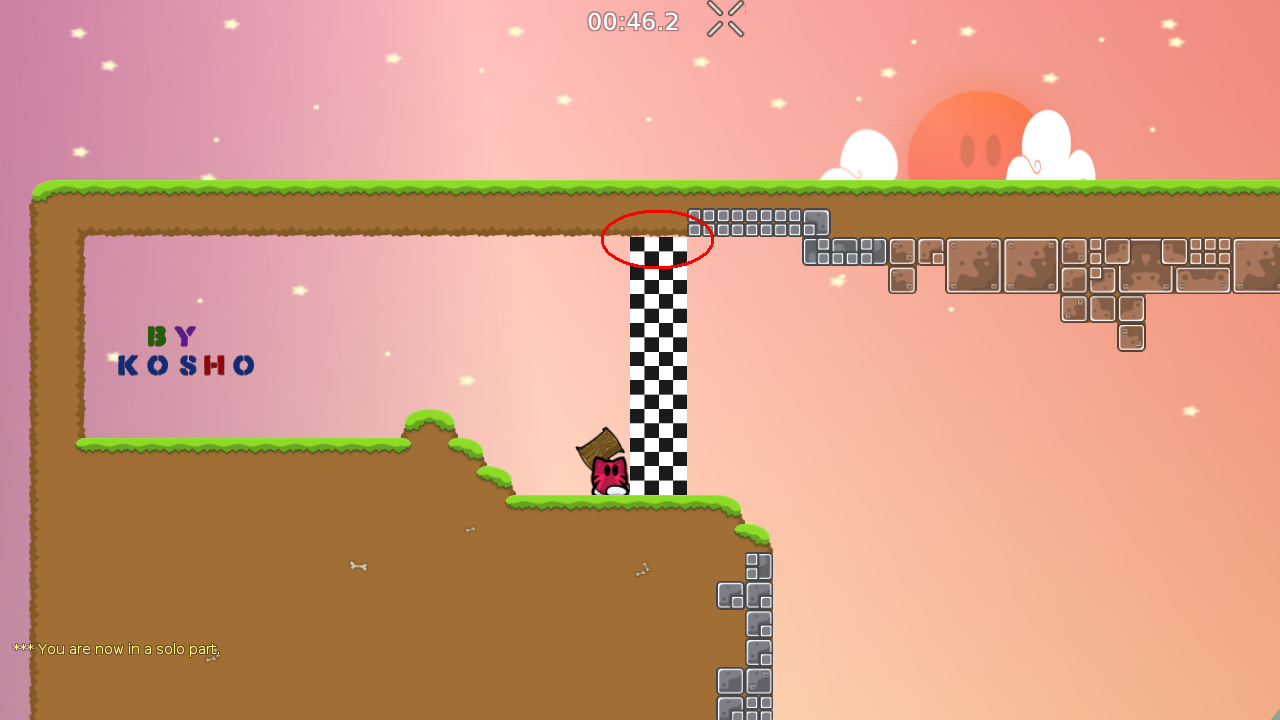The width and height of the screenshot is (1280, 720).
Task: Click the bone sprite on the dirt ground
Action: click(x=358, y=566)
